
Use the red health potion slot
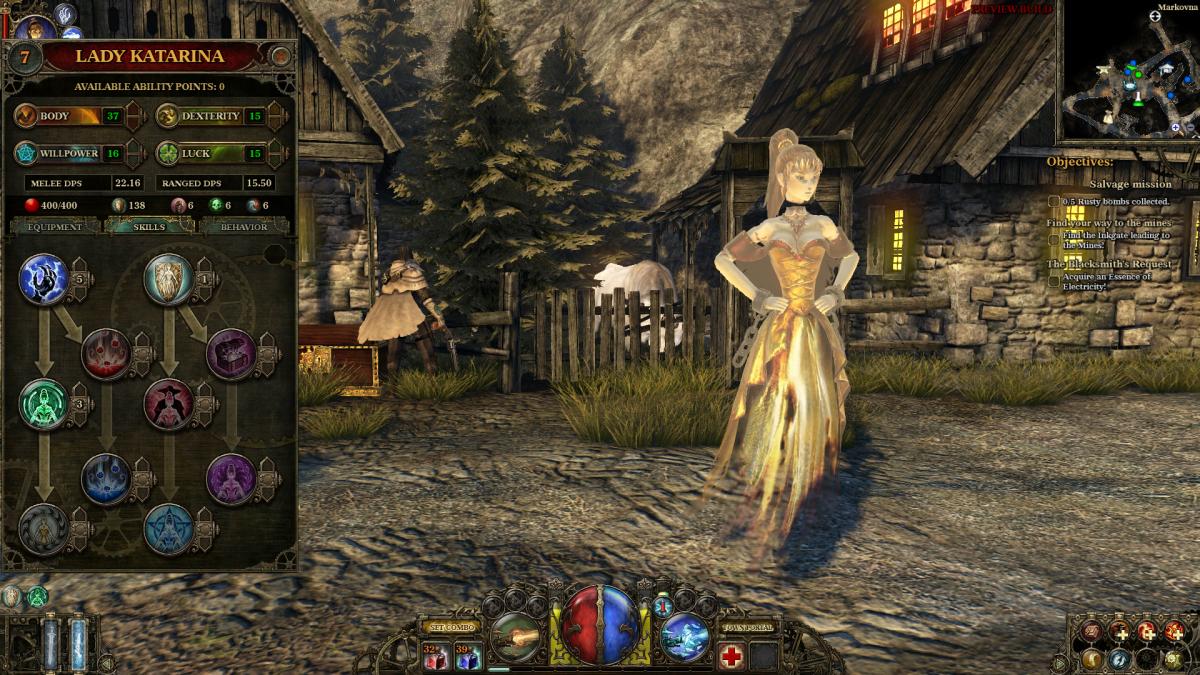pyautogui.click(x=435, y=656)
